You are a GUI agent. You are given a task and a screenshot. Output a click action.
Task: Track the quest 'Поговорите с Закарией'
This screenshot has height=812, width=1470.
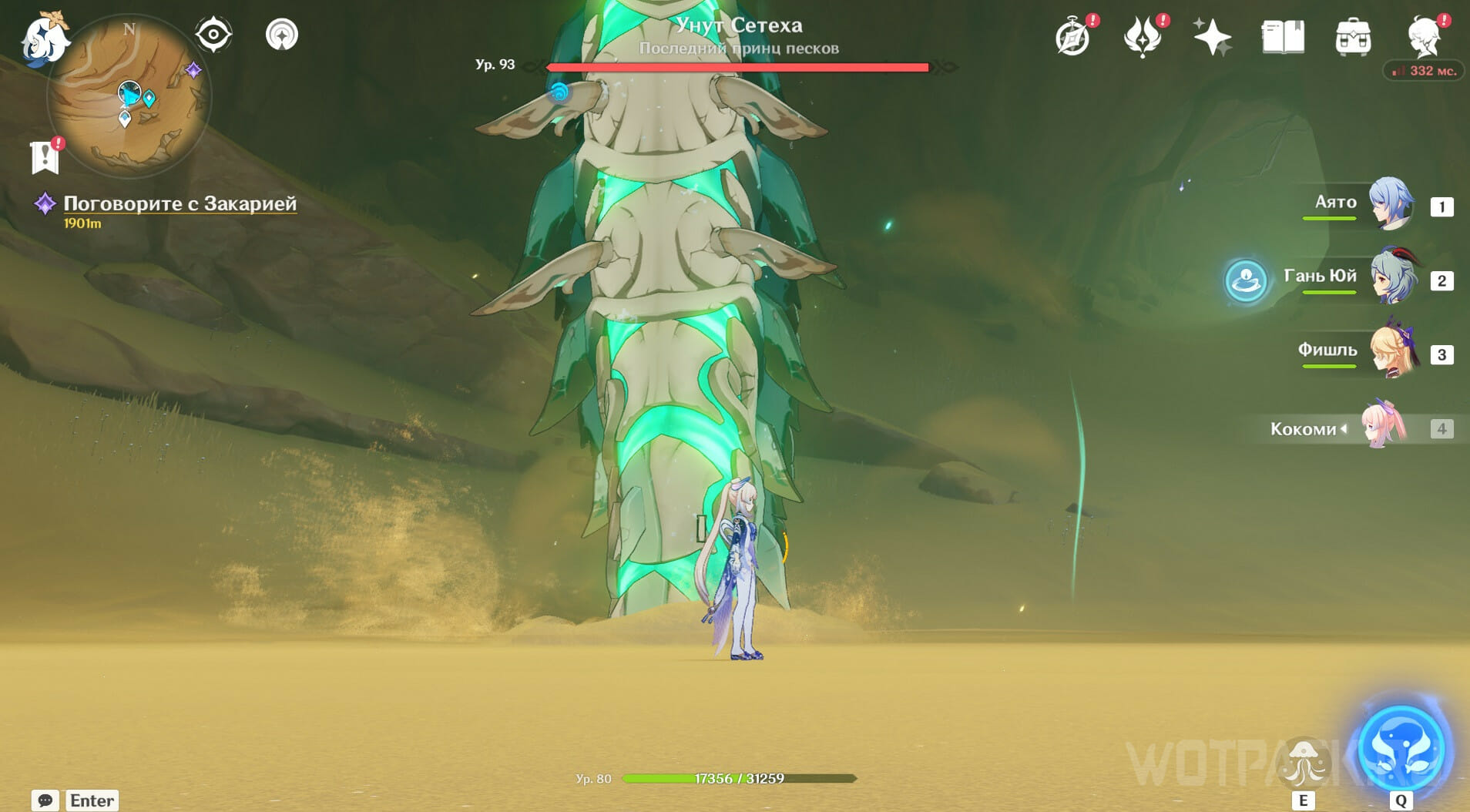pyautogui.click(x=180, y=203)
